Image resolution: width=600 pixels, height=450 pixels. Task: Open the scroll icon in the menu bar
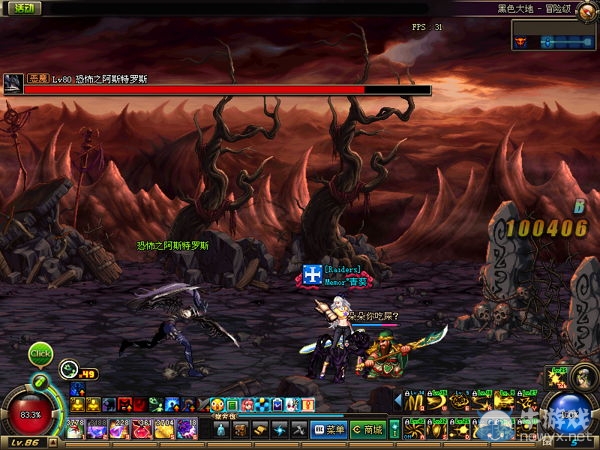click(x=259, y=430)
